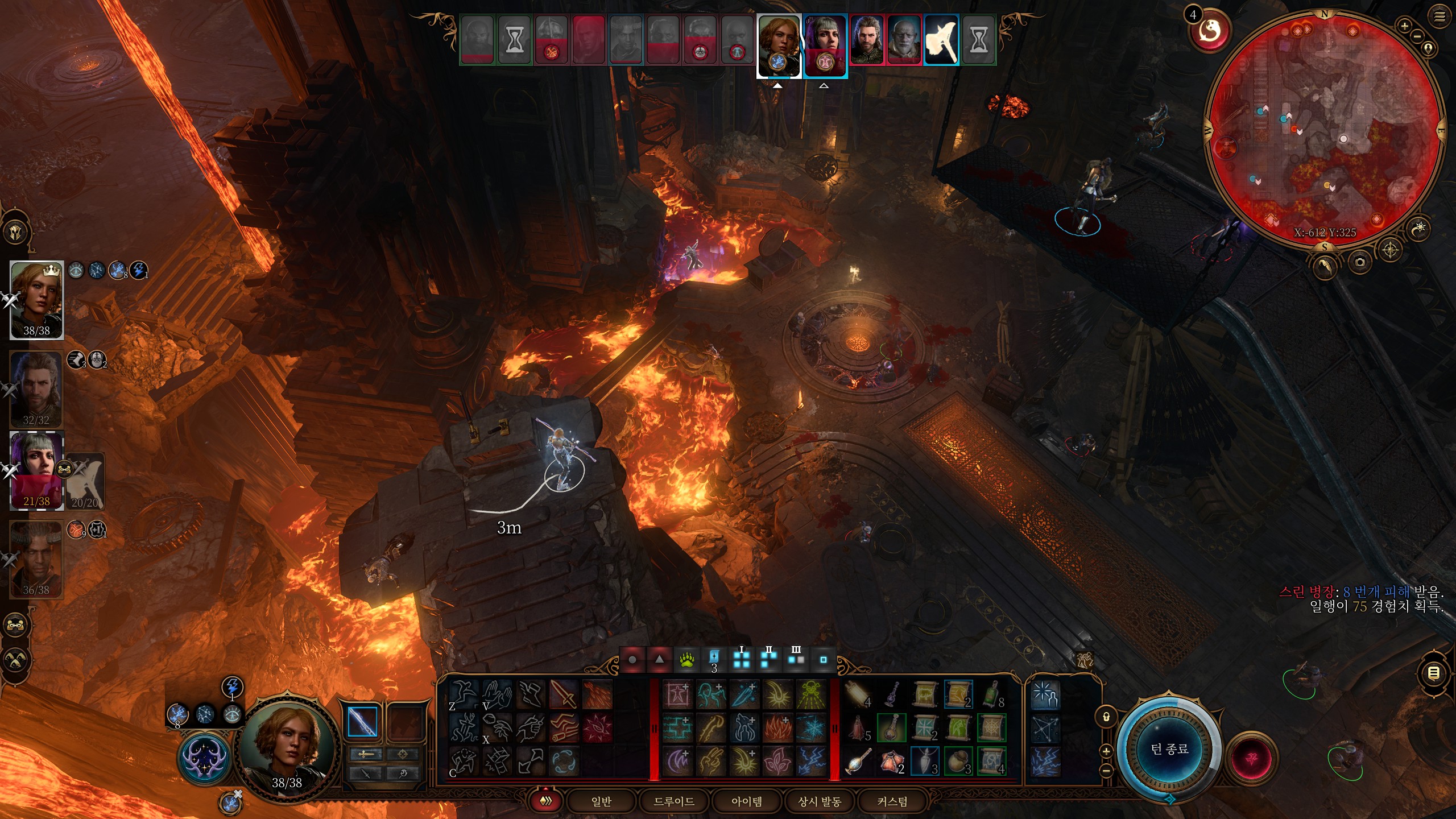Open the 아이템 hotbar tab
The height and width of the screenshot is (819, 1456).
(x=746, y=801)
